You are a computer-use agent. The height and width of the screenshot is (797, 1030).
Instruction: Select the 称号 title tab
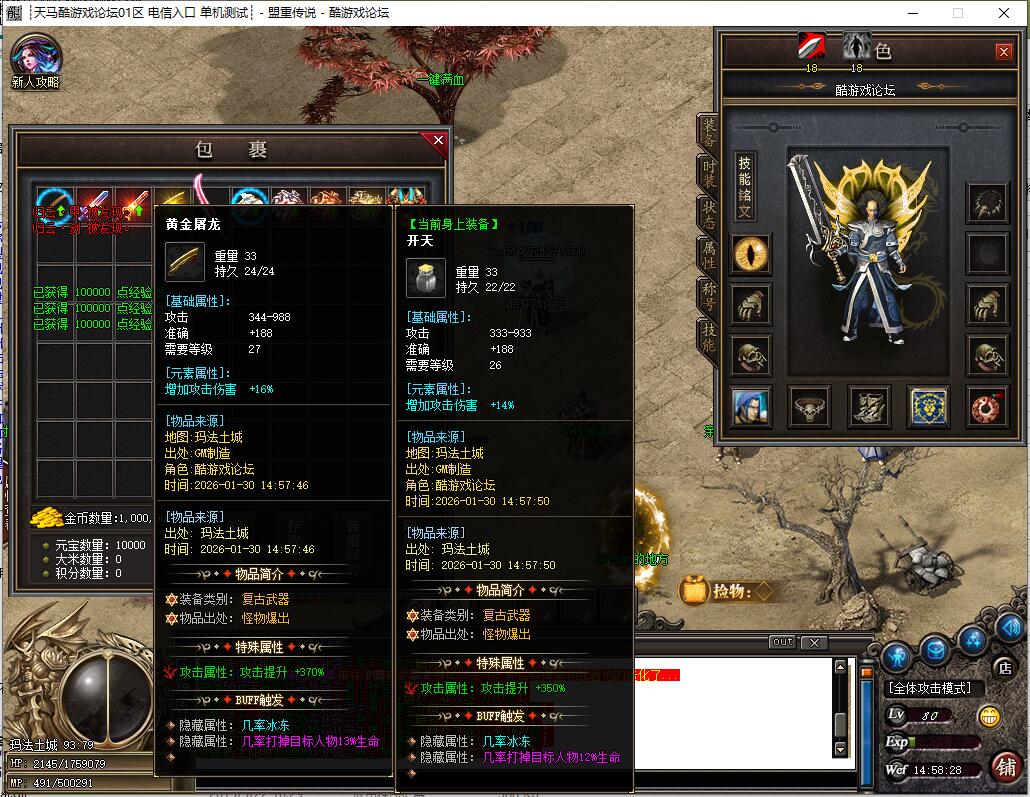[709, 297]
